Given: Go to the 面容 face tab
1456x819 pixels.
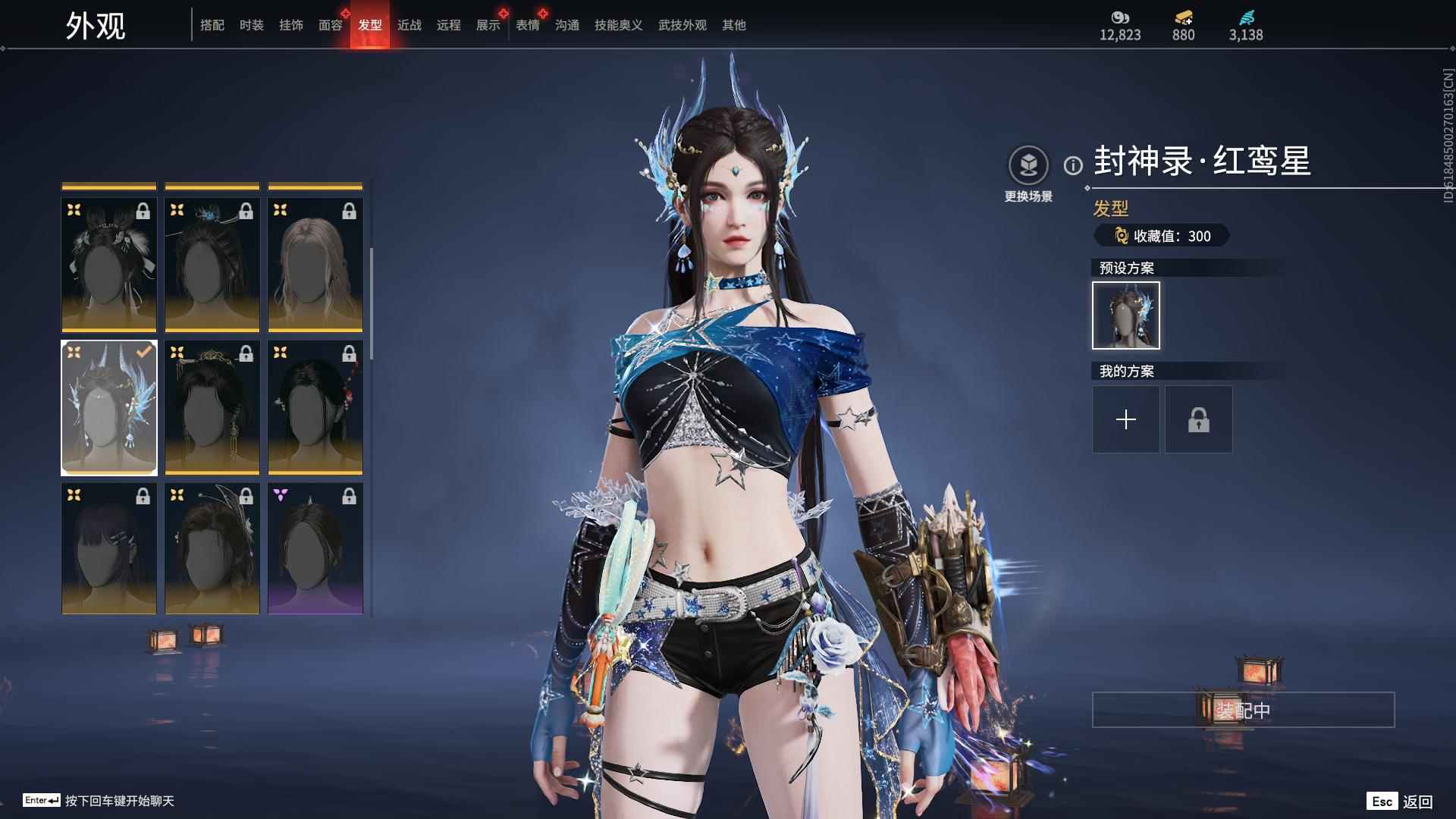Looking at the screenshot, I should (331, 25).
